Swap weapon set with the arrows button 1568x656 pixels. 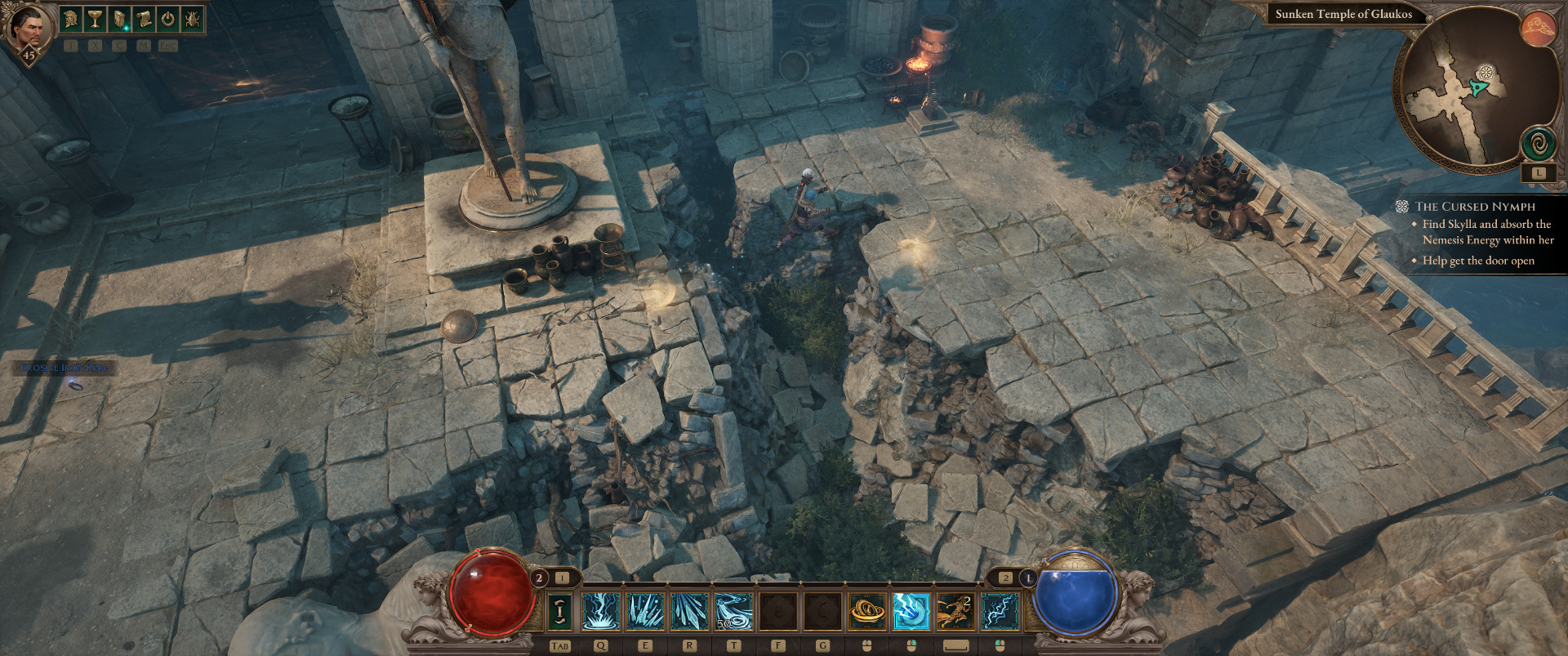[559, 611]
